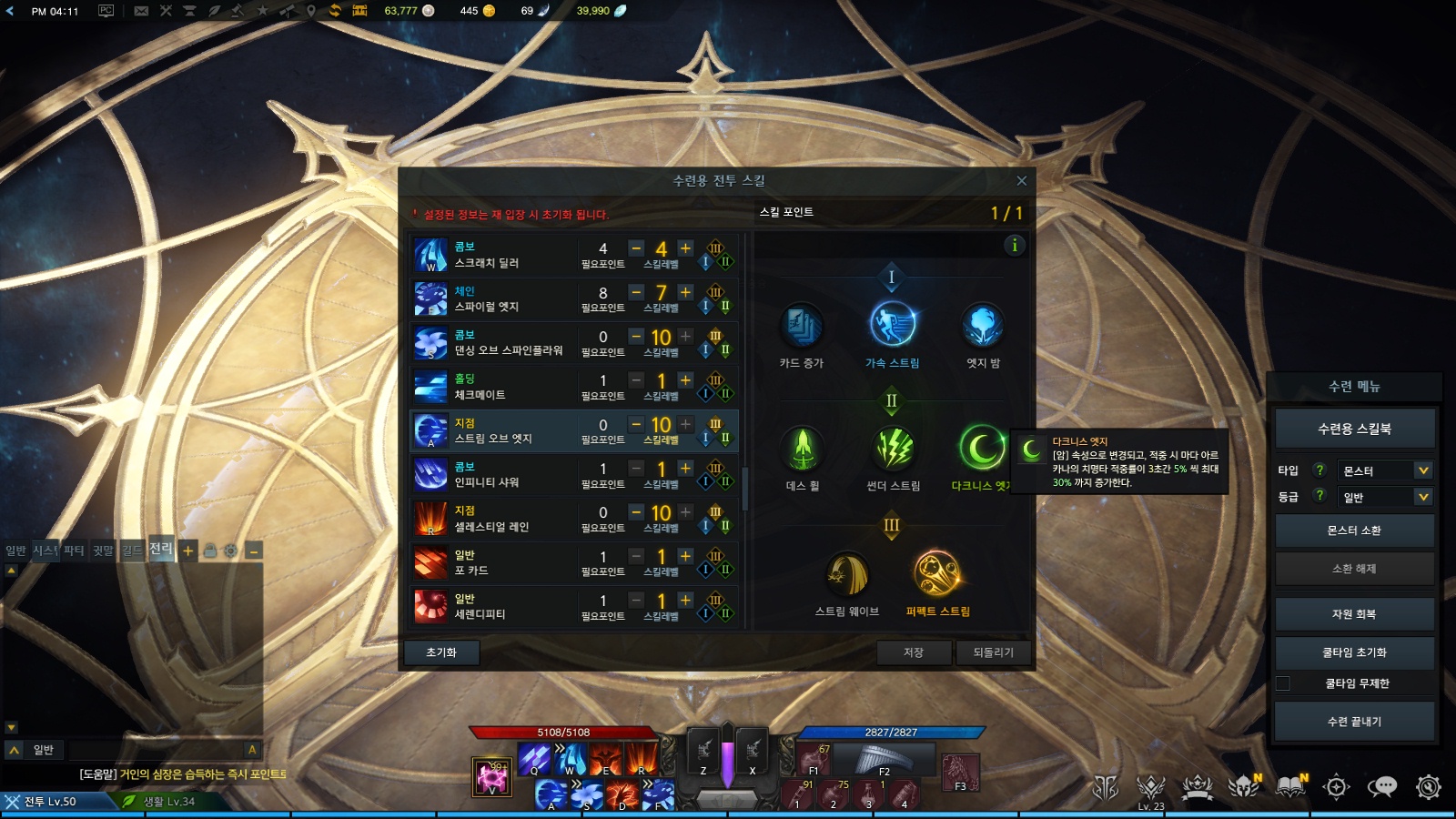Toggle the 쿨타임 무제한 checkbox
1456x819 pixels.
click(x=1283, y=683)
